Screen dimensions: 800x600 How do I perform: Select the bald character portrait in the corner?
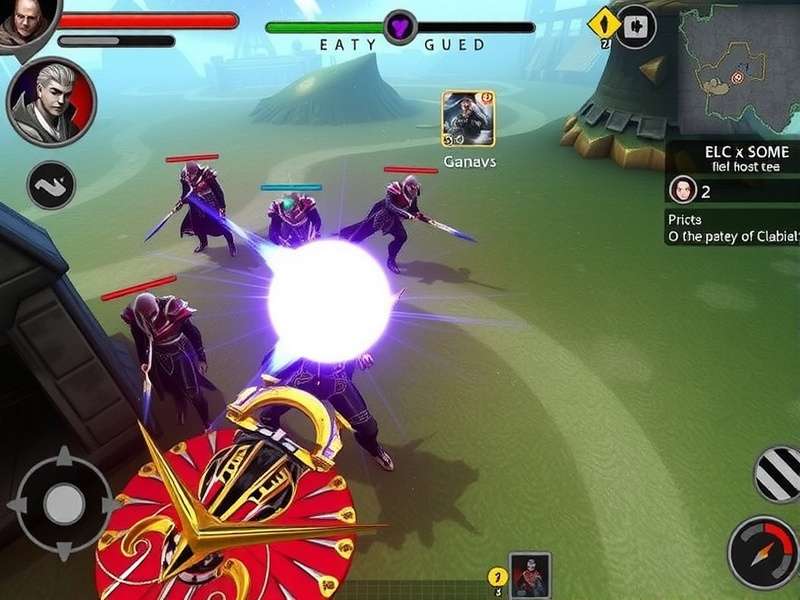(22, 22)
